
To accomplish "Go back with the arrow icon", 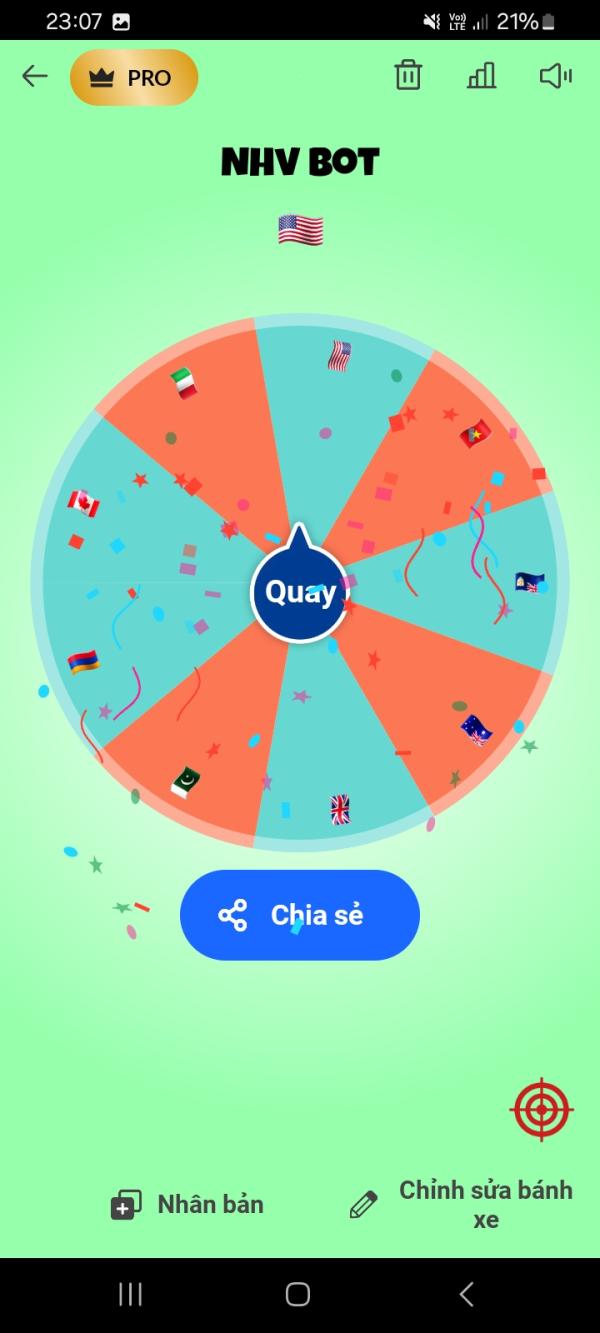I will [35, 77].
